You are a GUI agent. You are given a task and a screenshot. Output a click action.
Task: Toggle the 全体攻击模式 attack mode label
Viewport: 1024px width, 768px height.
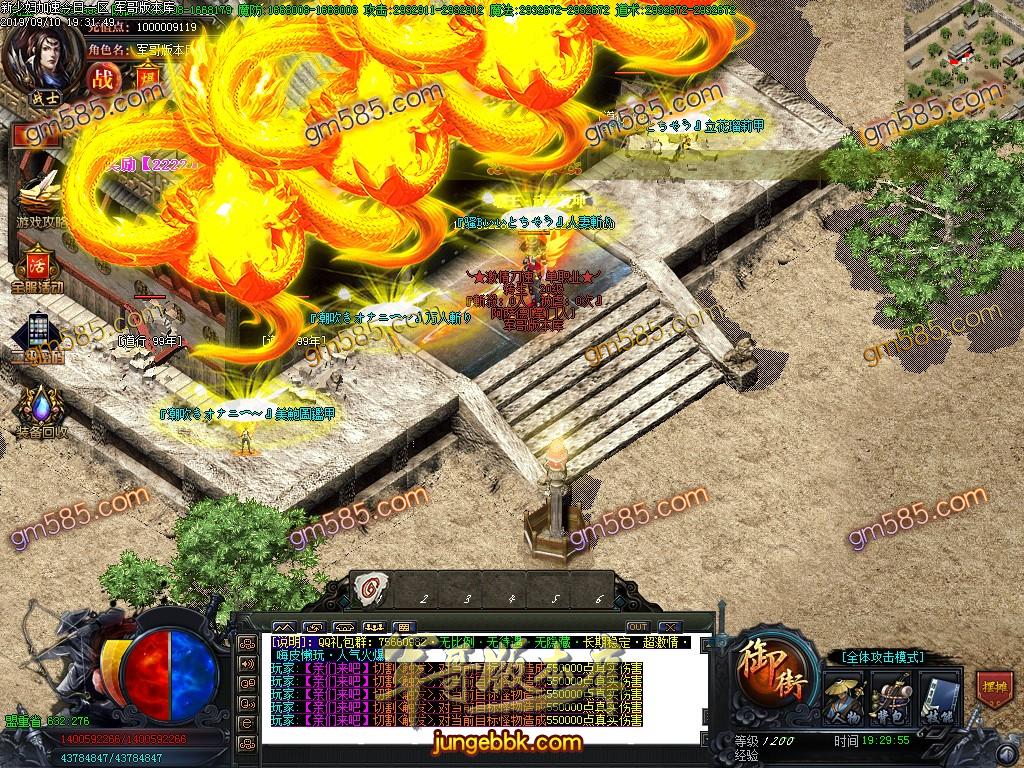(x=882, y=657)
